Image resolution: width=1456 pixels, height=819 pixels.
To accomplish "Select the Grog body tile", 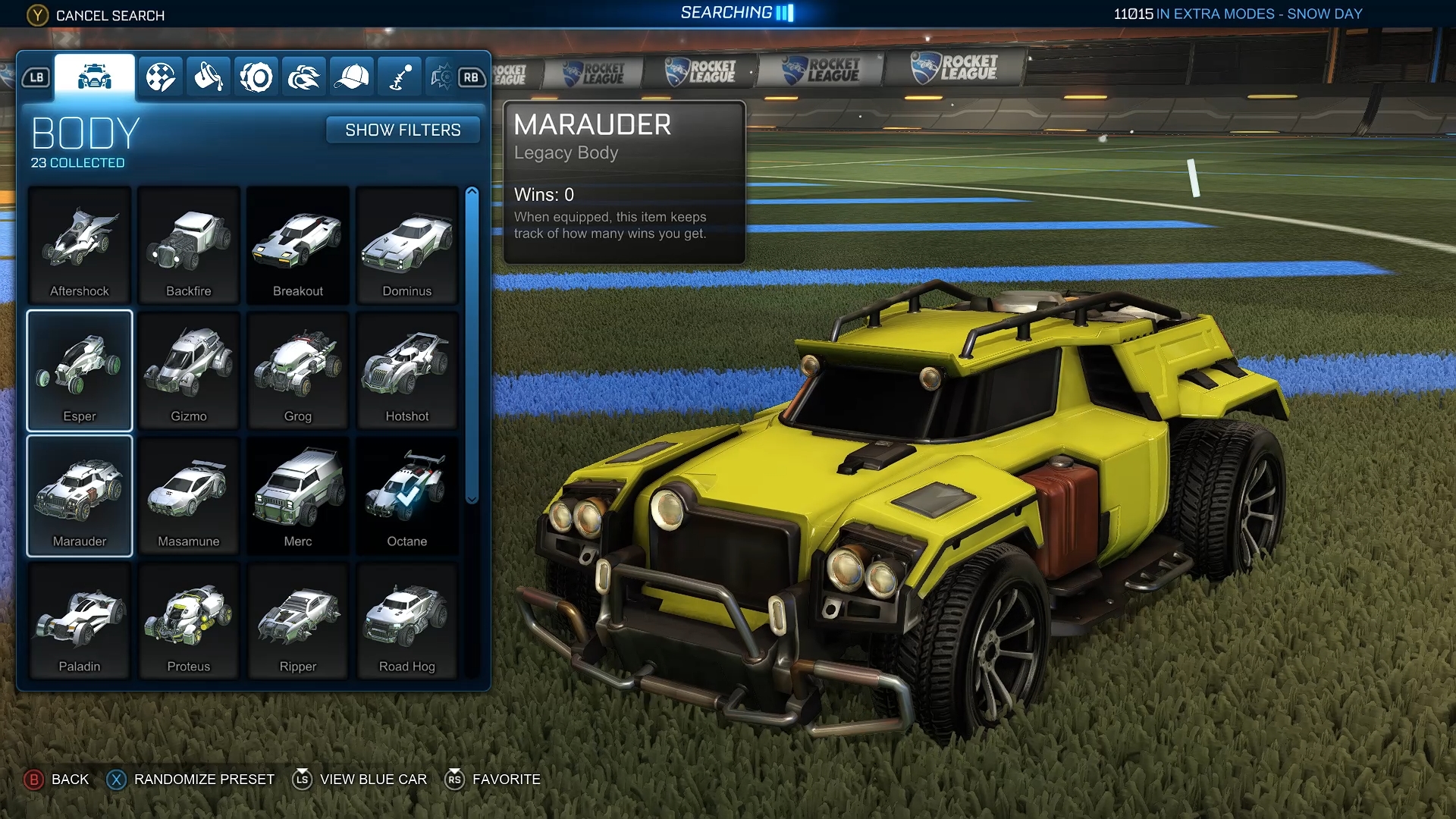I will tap(298, 371).
